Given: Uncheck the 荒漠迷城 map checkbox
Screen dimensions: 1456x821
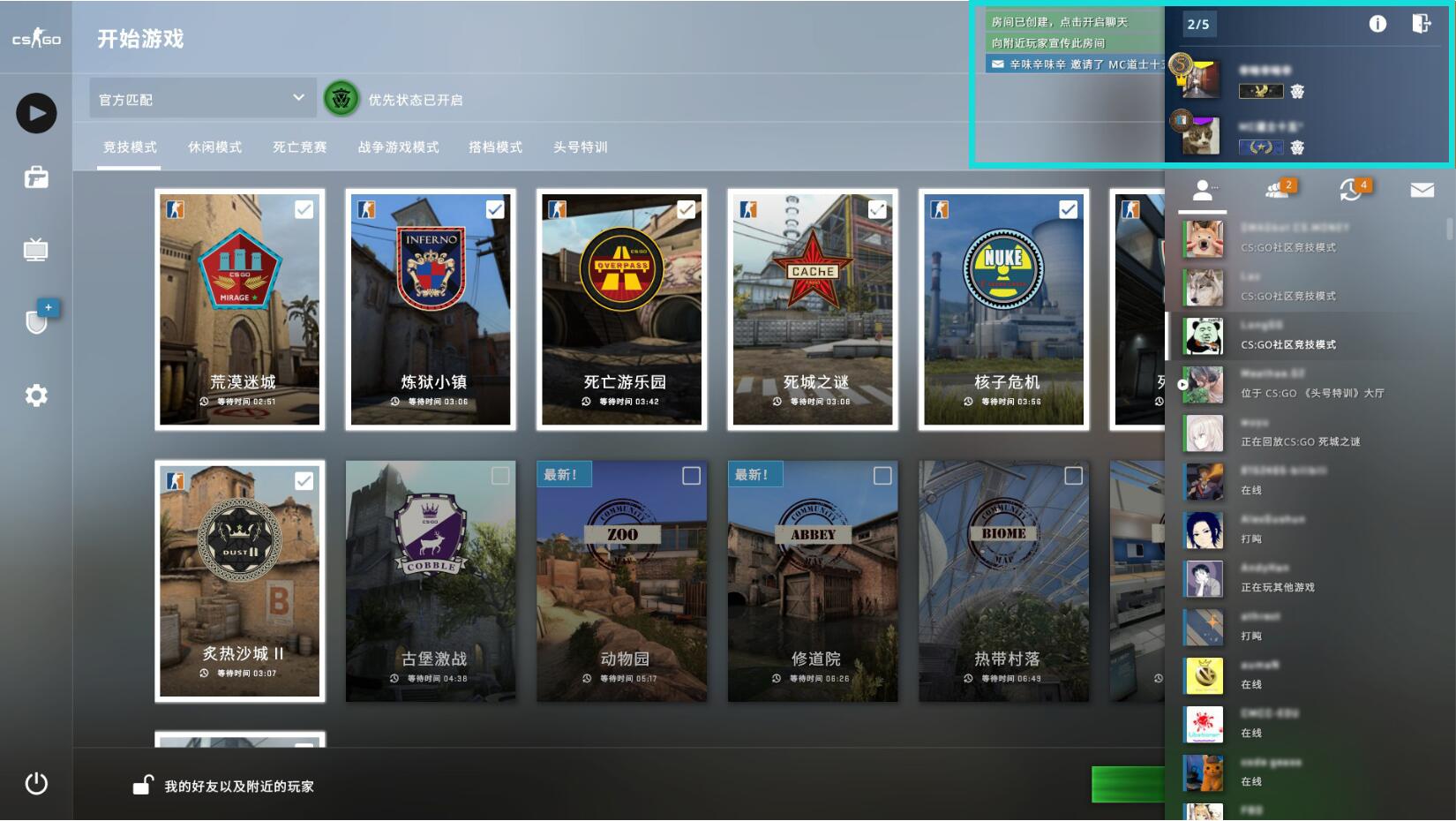Looking at the screenshot, I should pos(305,209).
